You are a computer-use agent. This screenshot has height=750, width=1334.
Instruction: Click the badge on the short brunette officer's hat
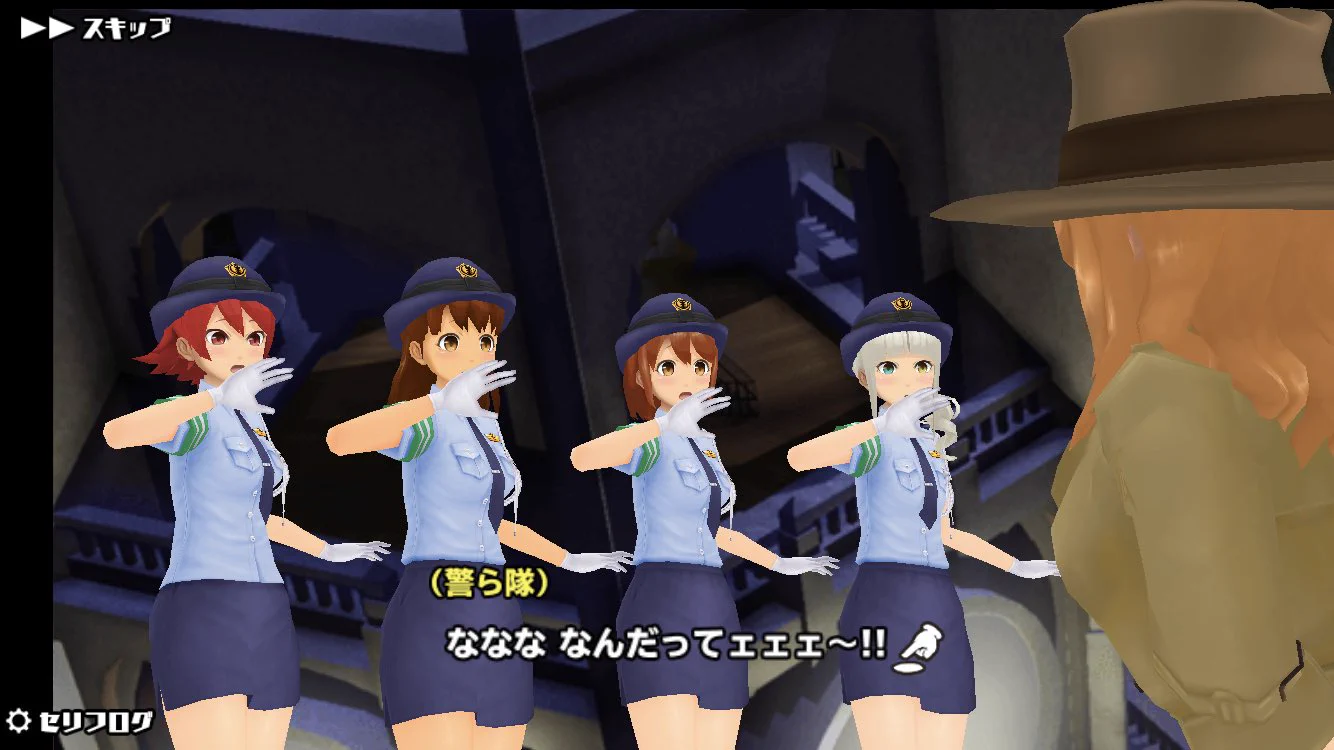pos(679,303)
